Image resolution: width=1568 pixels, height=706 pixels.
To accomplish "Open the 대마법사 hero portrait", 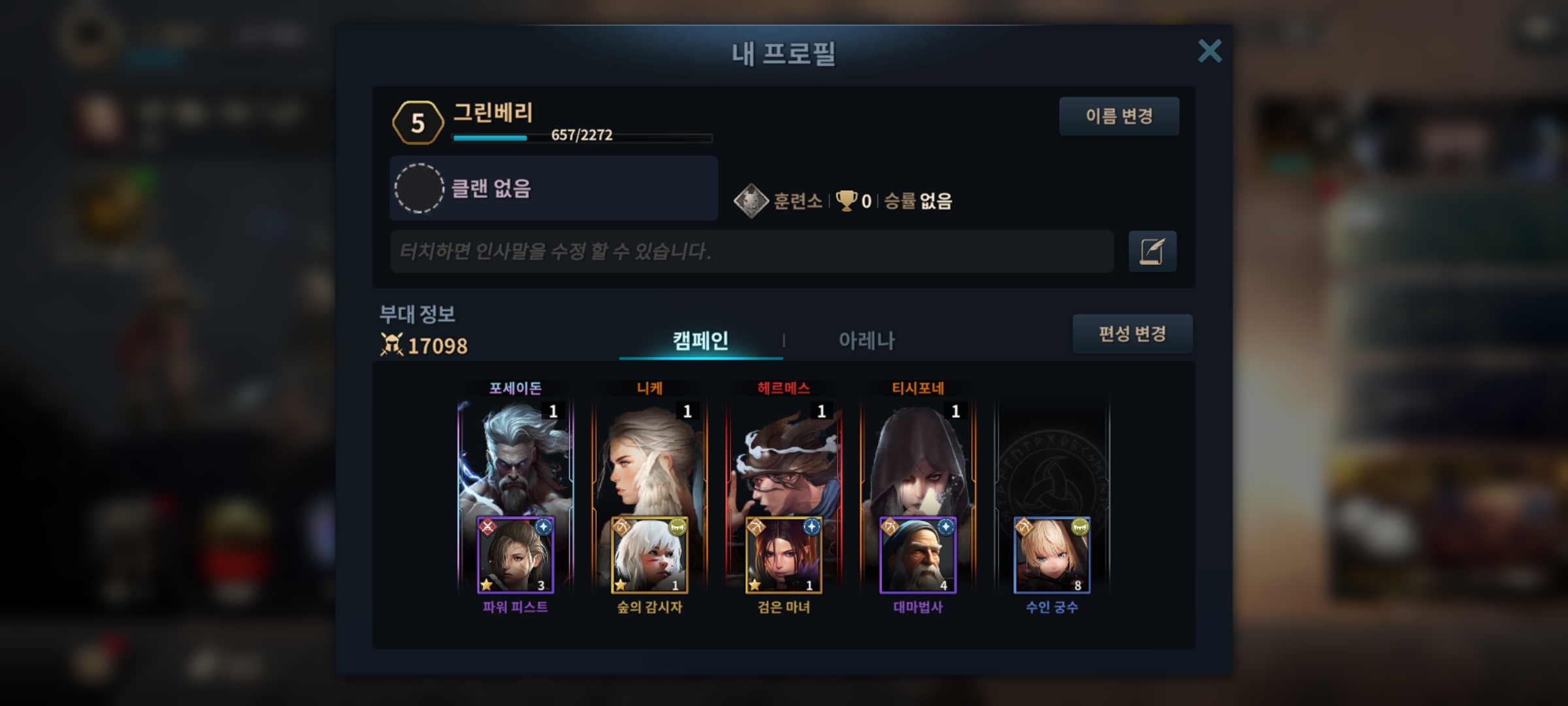I will click(x=918, y=556).
